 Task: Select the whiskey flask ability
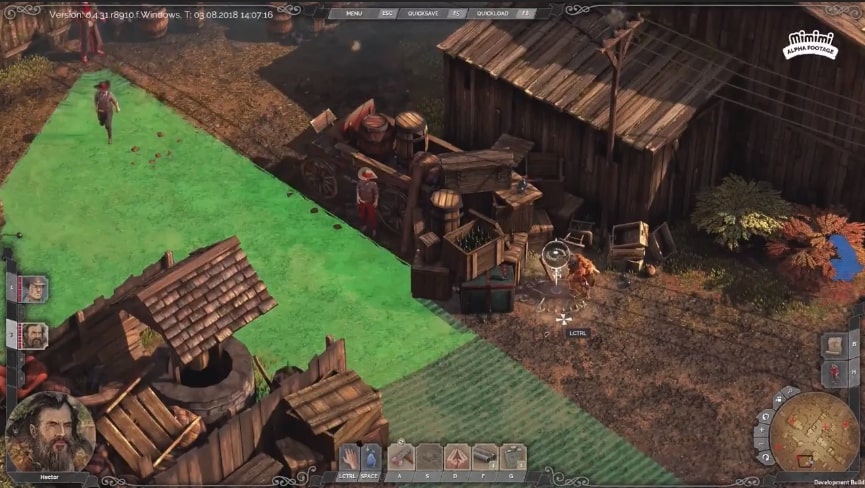513,457
